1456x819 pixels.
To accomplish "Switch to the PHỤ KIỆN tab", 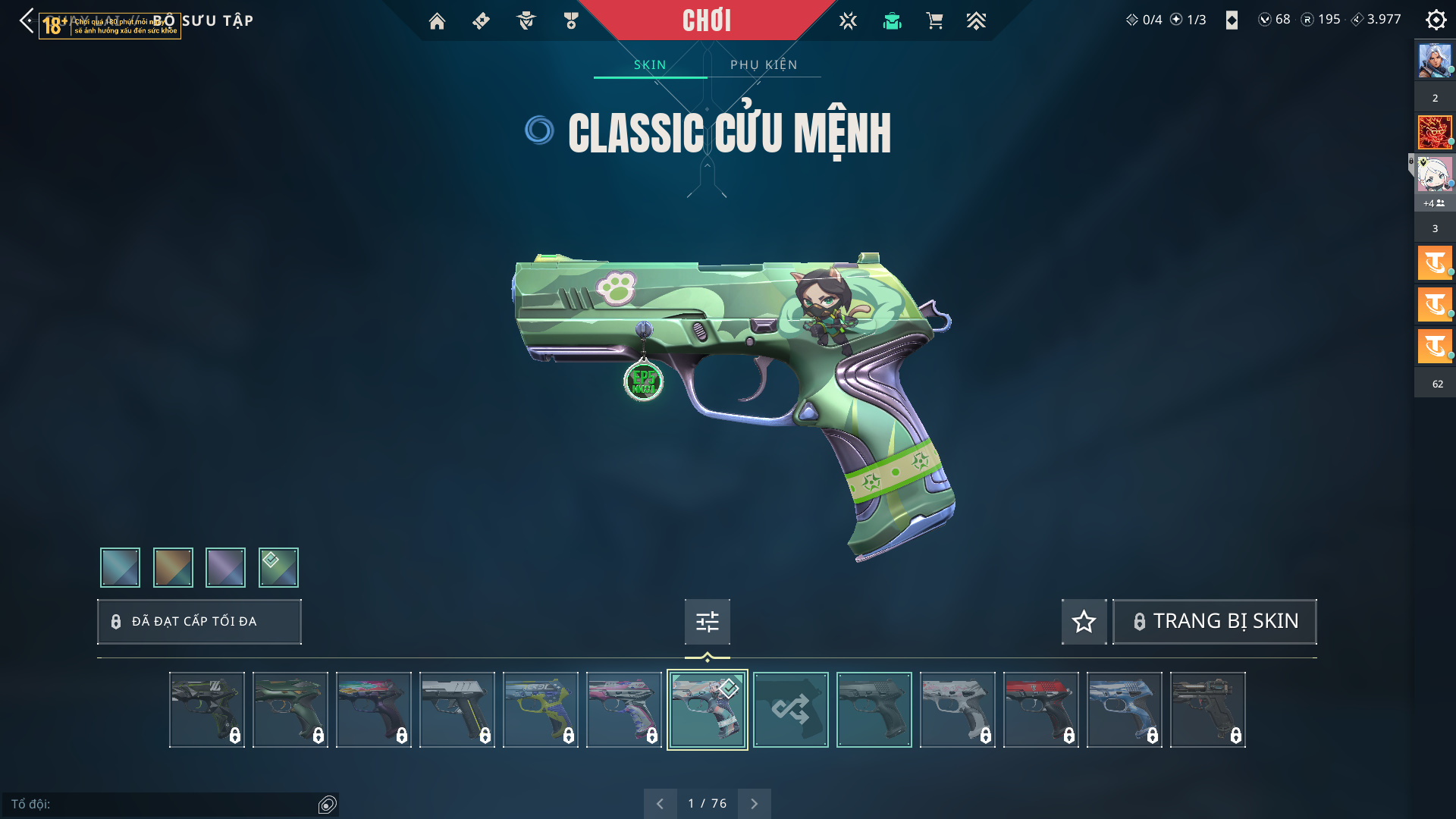I will point(764,64).
